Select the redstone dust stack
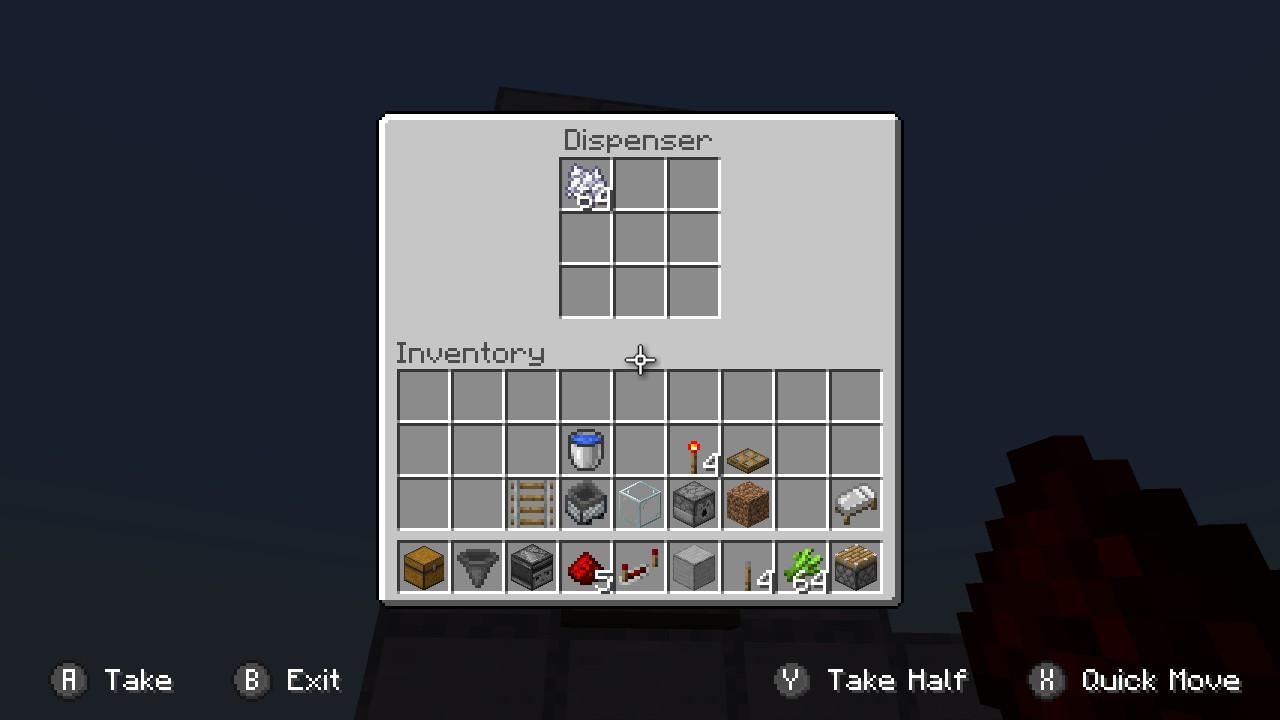 coord(586,568)
